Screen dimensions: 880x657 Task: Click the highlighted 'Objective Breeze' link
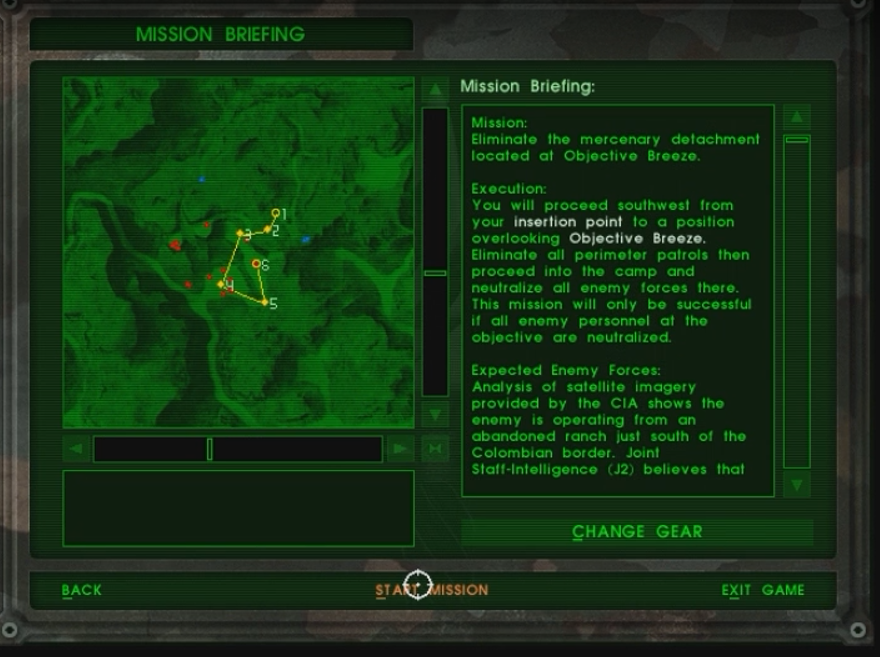click(x=637, y=239)
